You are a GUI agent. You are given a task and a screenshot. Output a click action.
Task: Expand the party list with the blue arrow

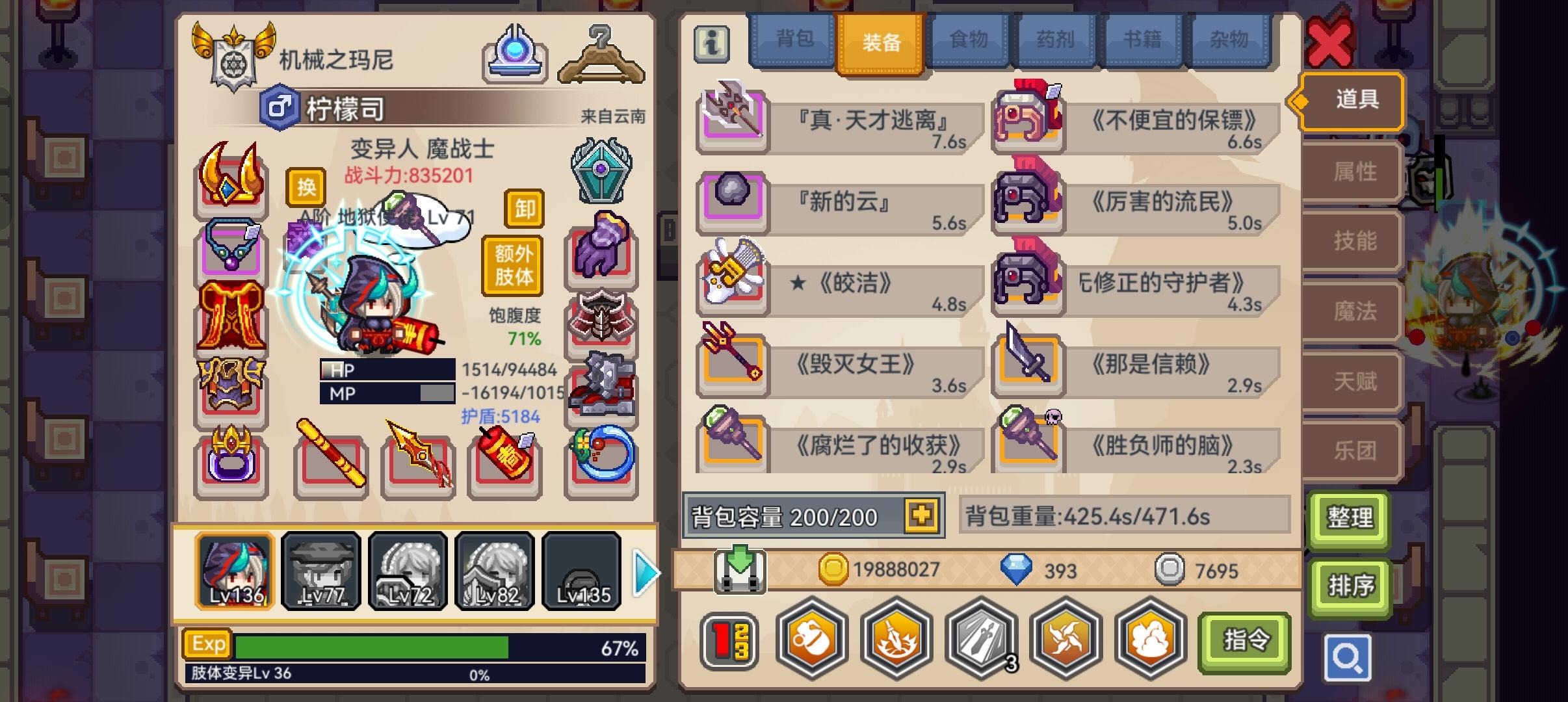(x=643, y=571)
